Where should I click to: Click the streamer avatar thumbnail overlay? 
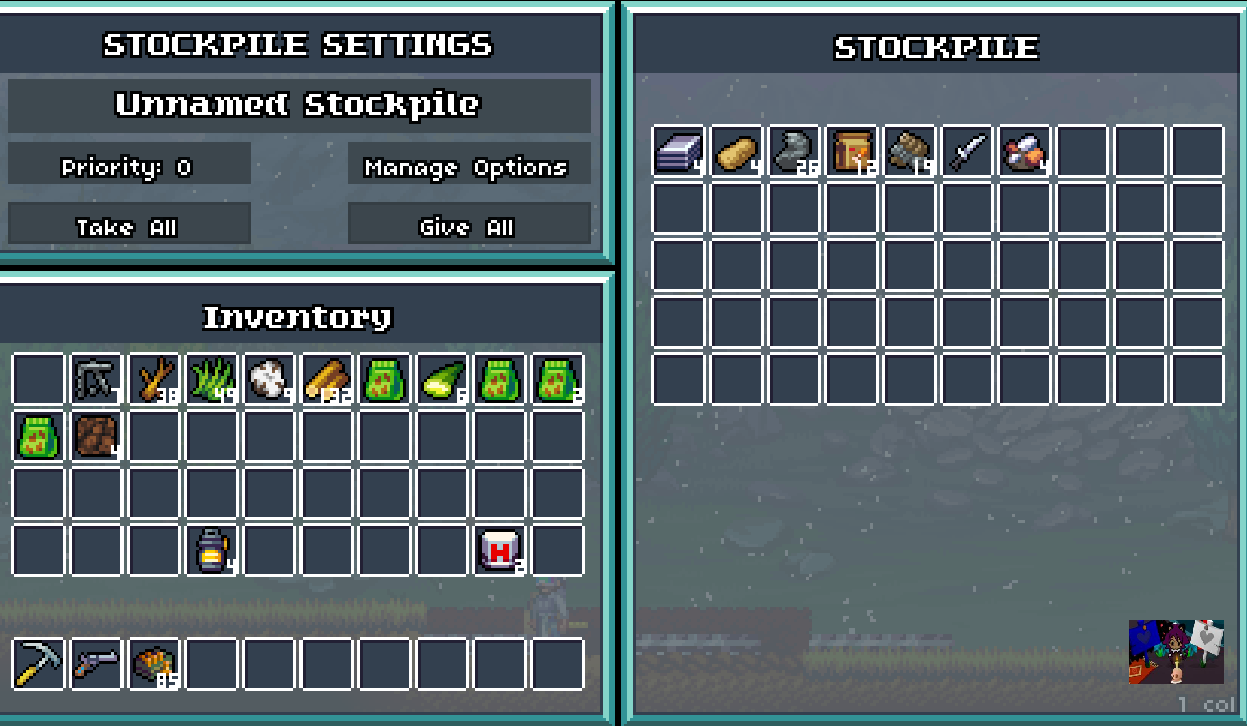[x=1176, y=652]
